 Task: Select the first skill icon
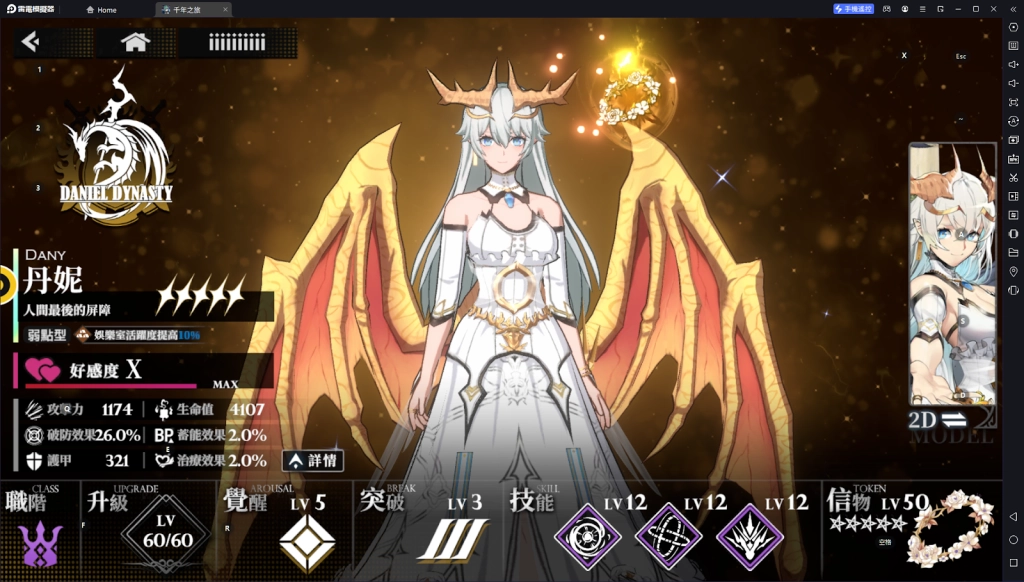point(585,537)
